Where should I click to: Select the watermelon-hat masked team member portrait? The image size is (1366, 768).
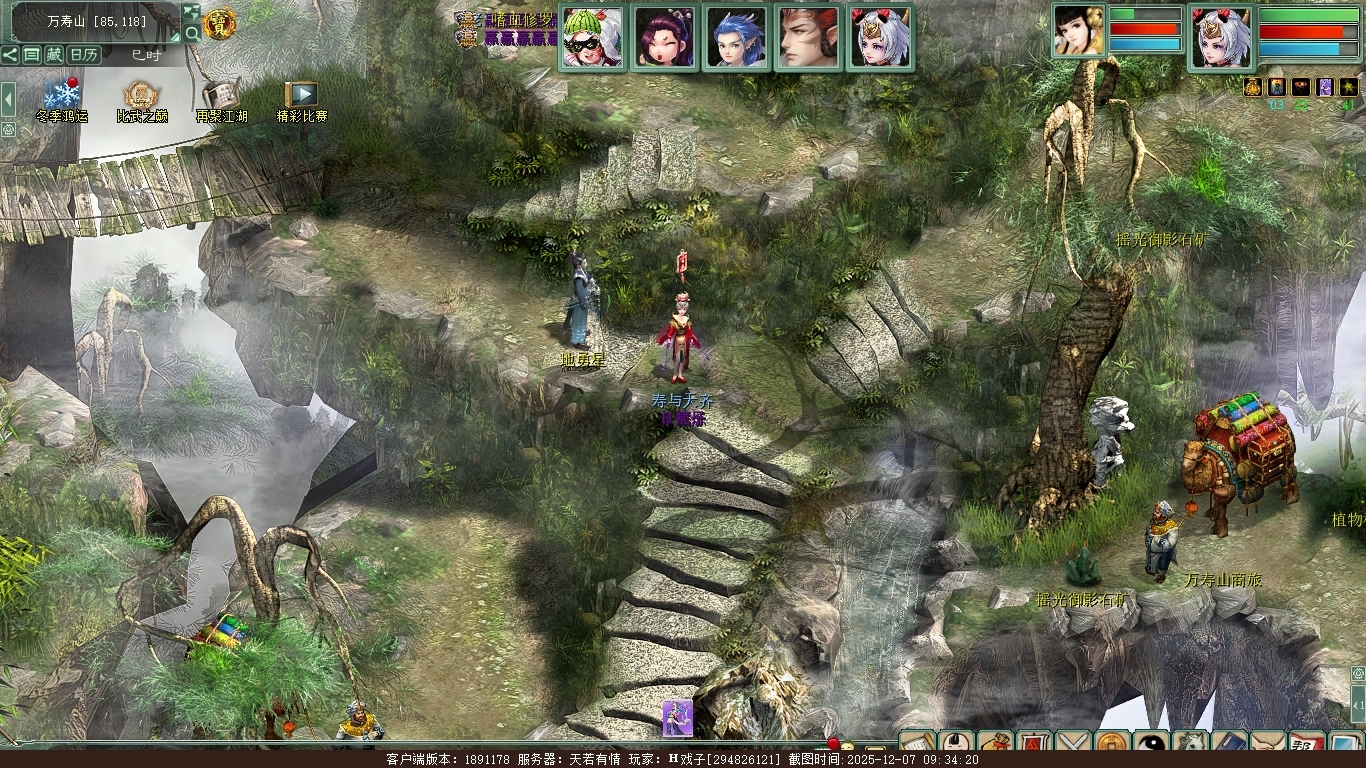[593, 38]
